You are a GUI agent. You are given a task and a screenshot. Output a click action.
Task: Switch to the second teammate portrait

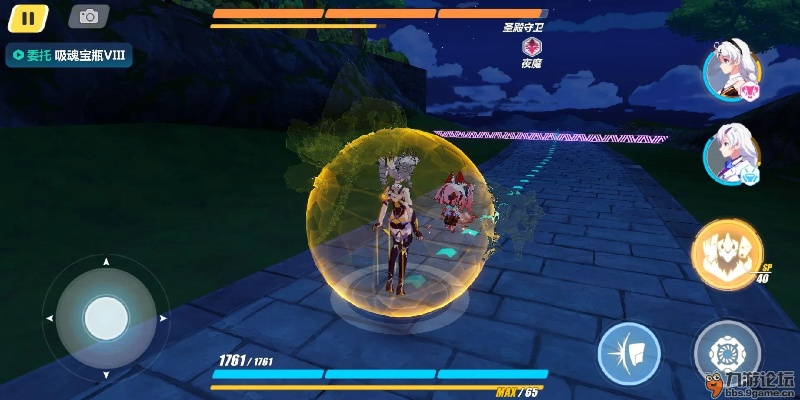point(730,153)
